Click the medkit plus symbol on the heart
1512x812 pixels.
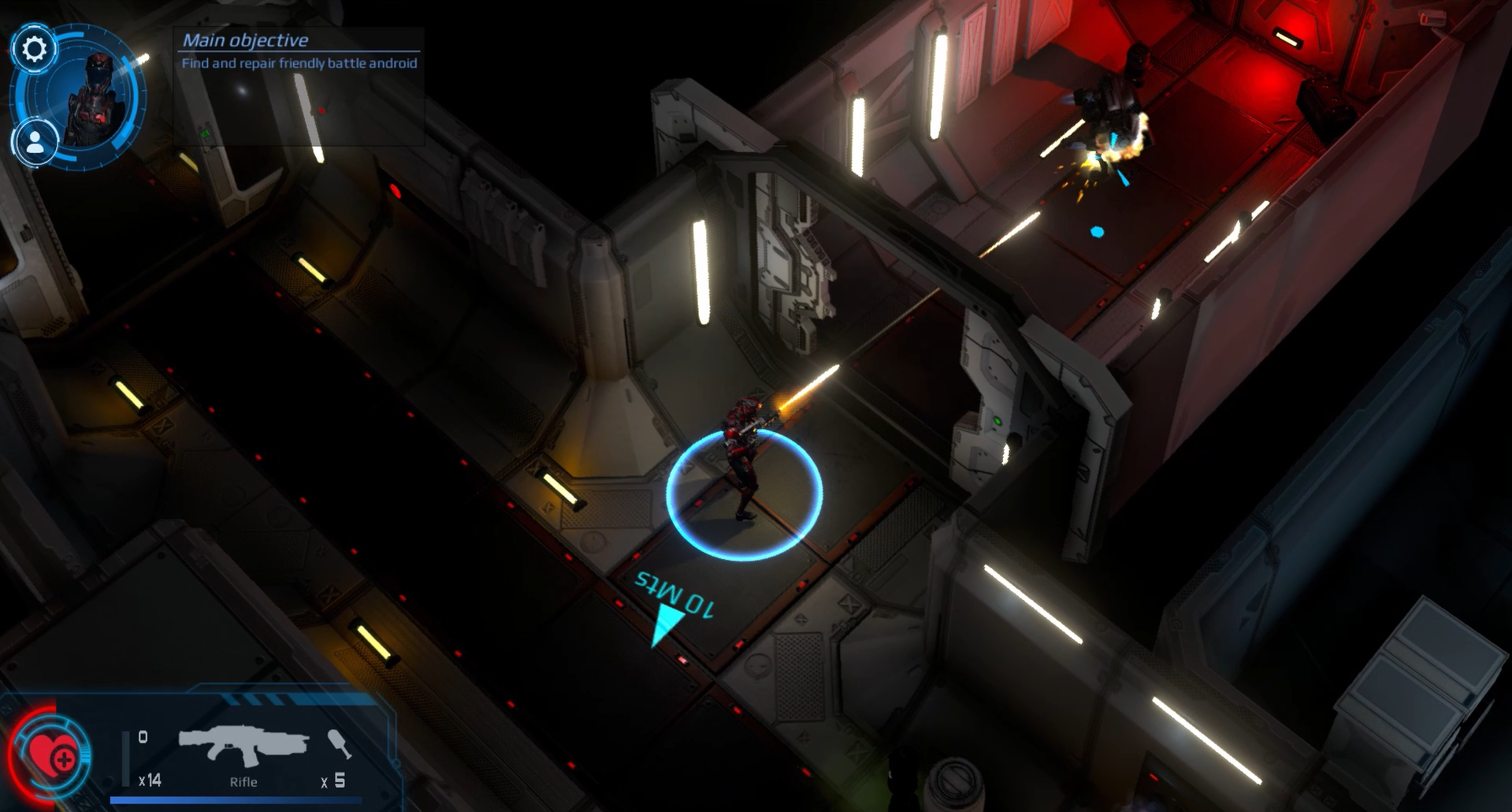(63, 762)
